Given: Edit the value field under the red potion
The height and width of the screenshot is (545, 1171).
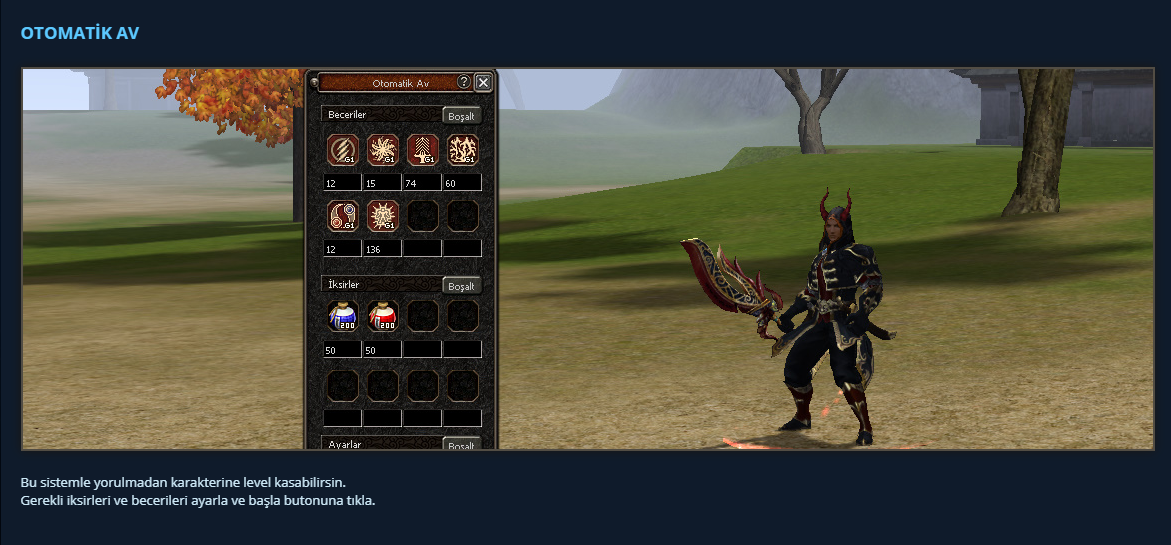Looking at the screenshot, I should [x=382, y=350].
